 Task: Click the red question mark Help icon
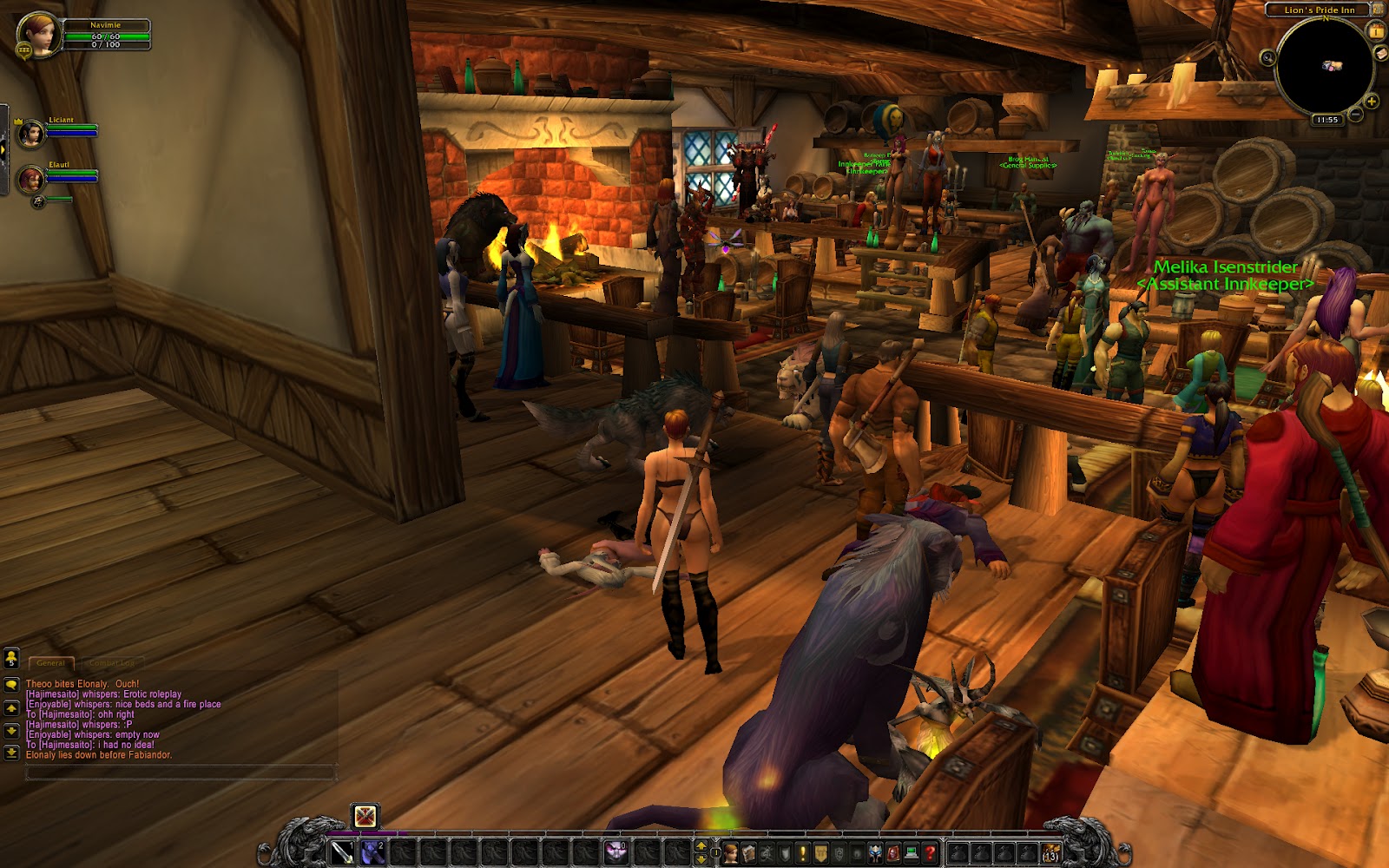(929, 852)
